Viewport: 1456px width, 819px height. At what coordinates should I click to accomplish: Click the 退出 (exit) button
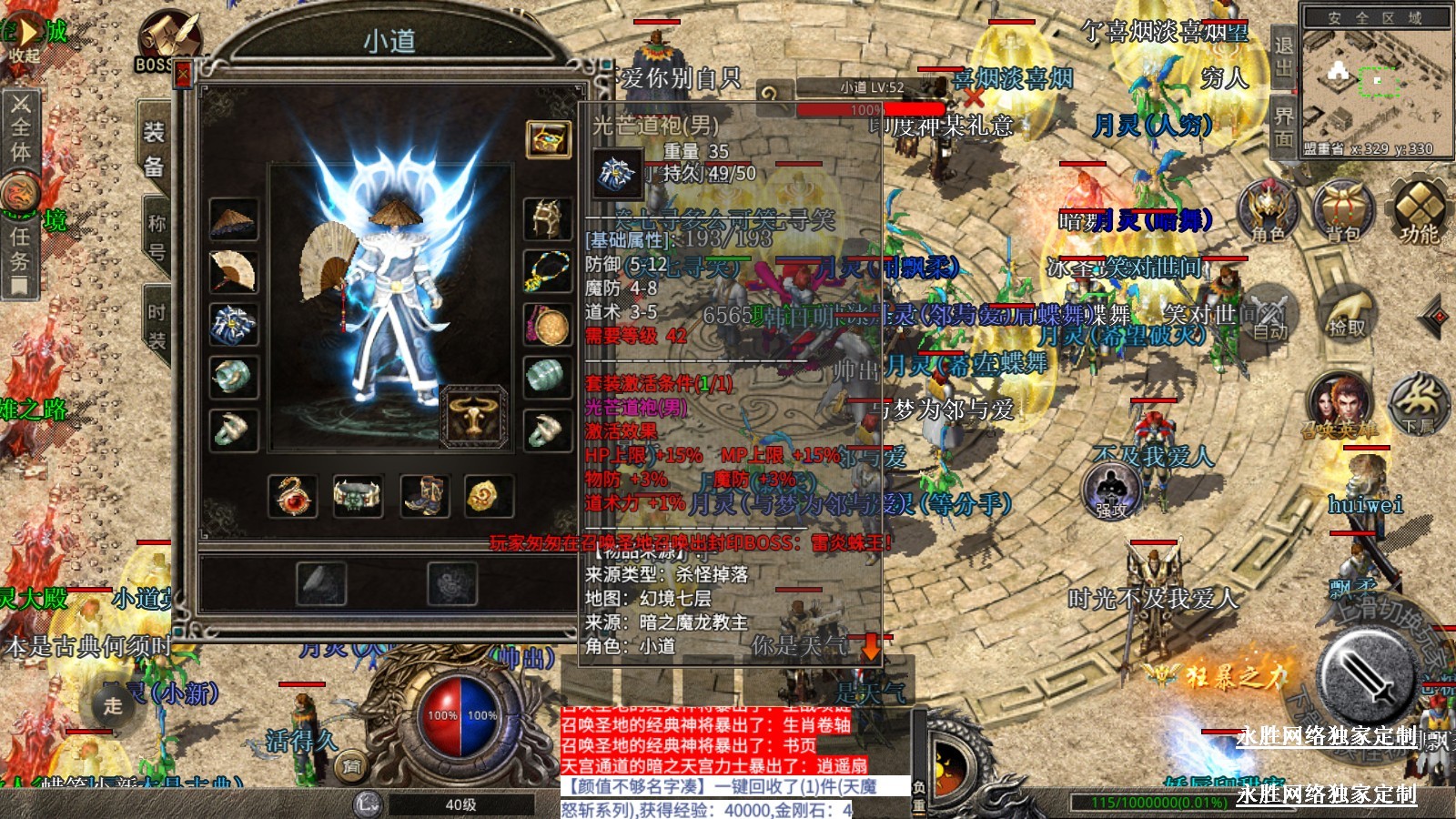[1283, 55]
